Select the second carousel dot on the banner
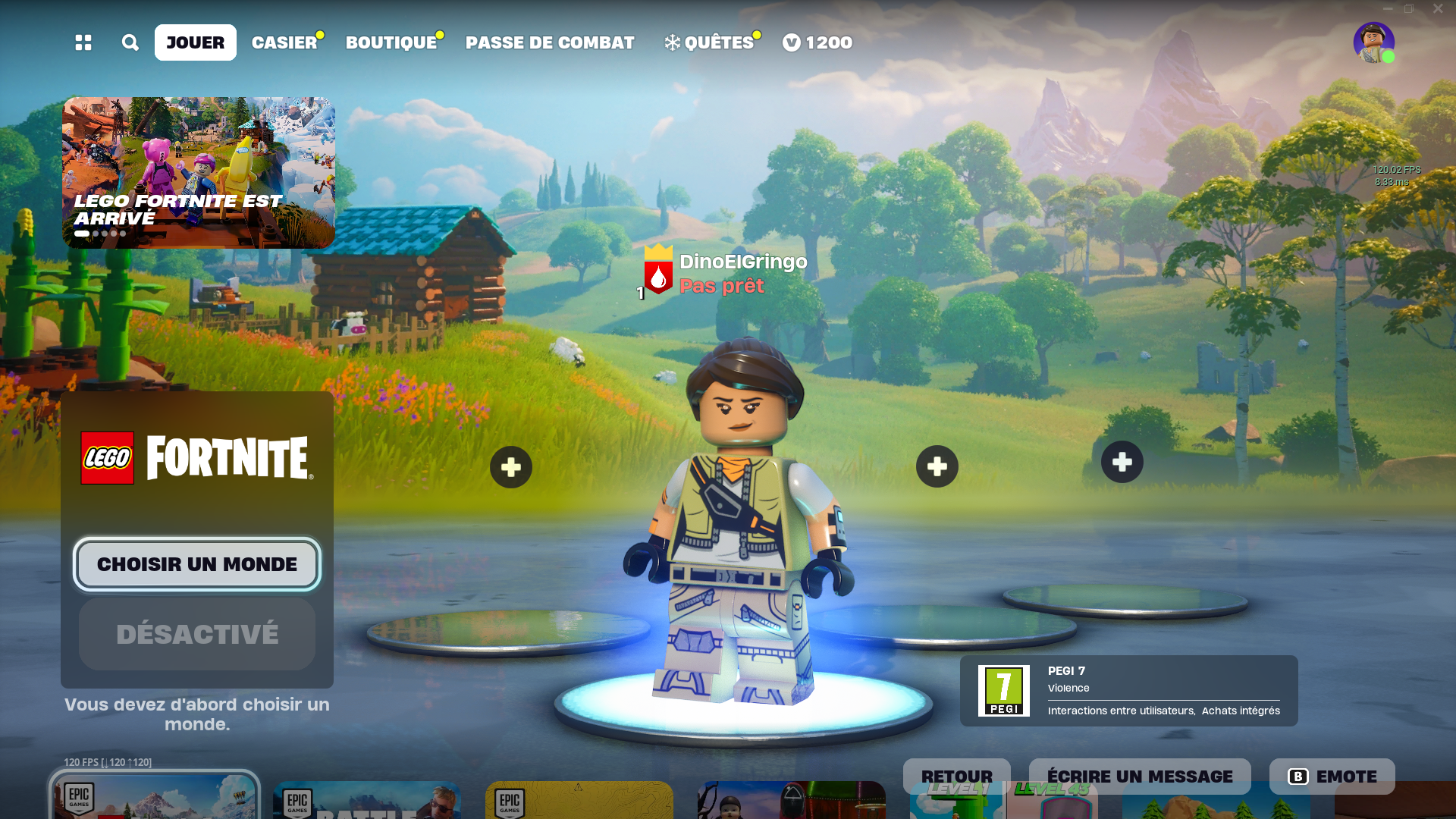The image size is (1456, 819). tap(95, 234)
